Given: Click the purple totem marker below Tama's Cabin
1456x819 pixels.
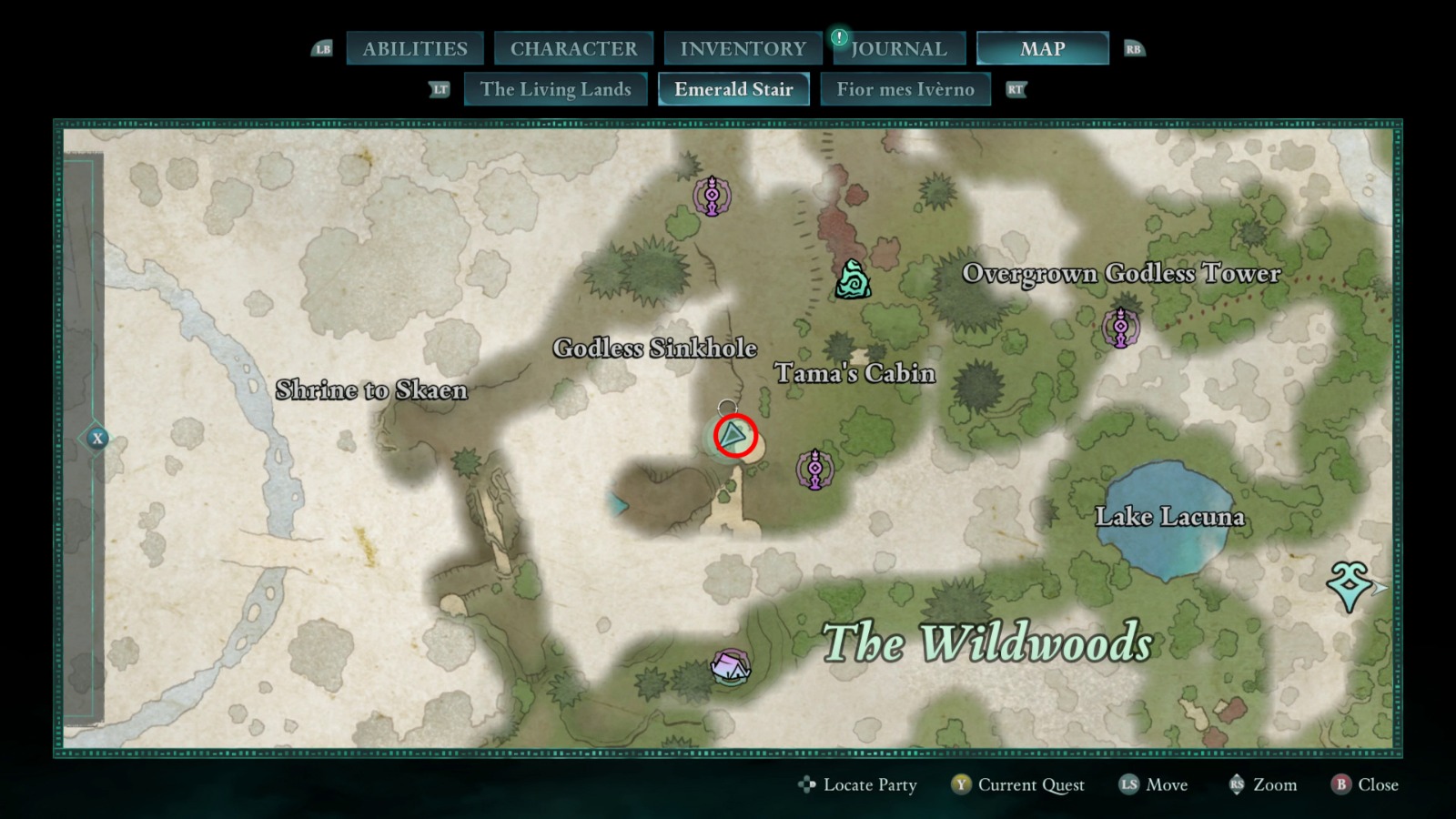Looking at the screenshot, I should pos(814,469).
